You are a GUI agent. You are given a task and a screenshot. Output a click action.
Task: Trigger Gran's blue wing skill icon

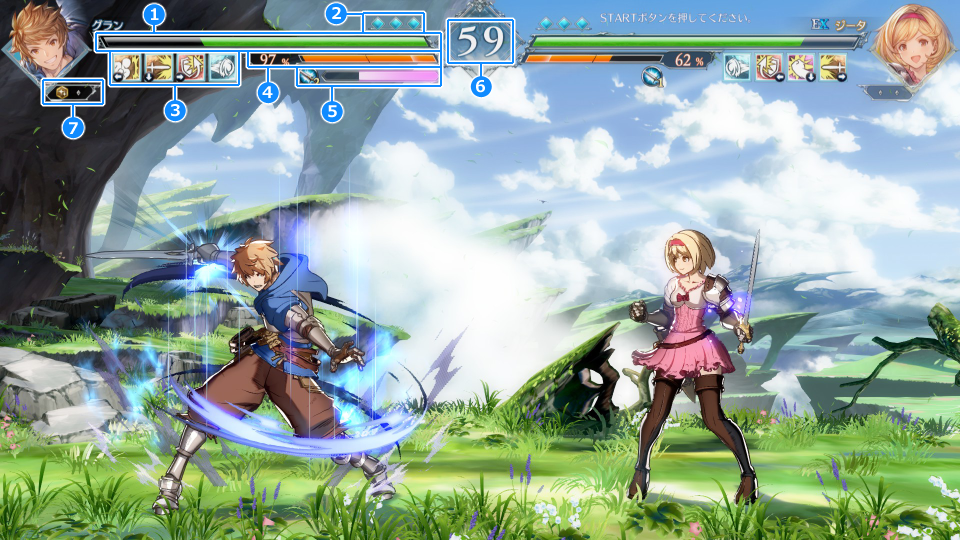(222, 68)
